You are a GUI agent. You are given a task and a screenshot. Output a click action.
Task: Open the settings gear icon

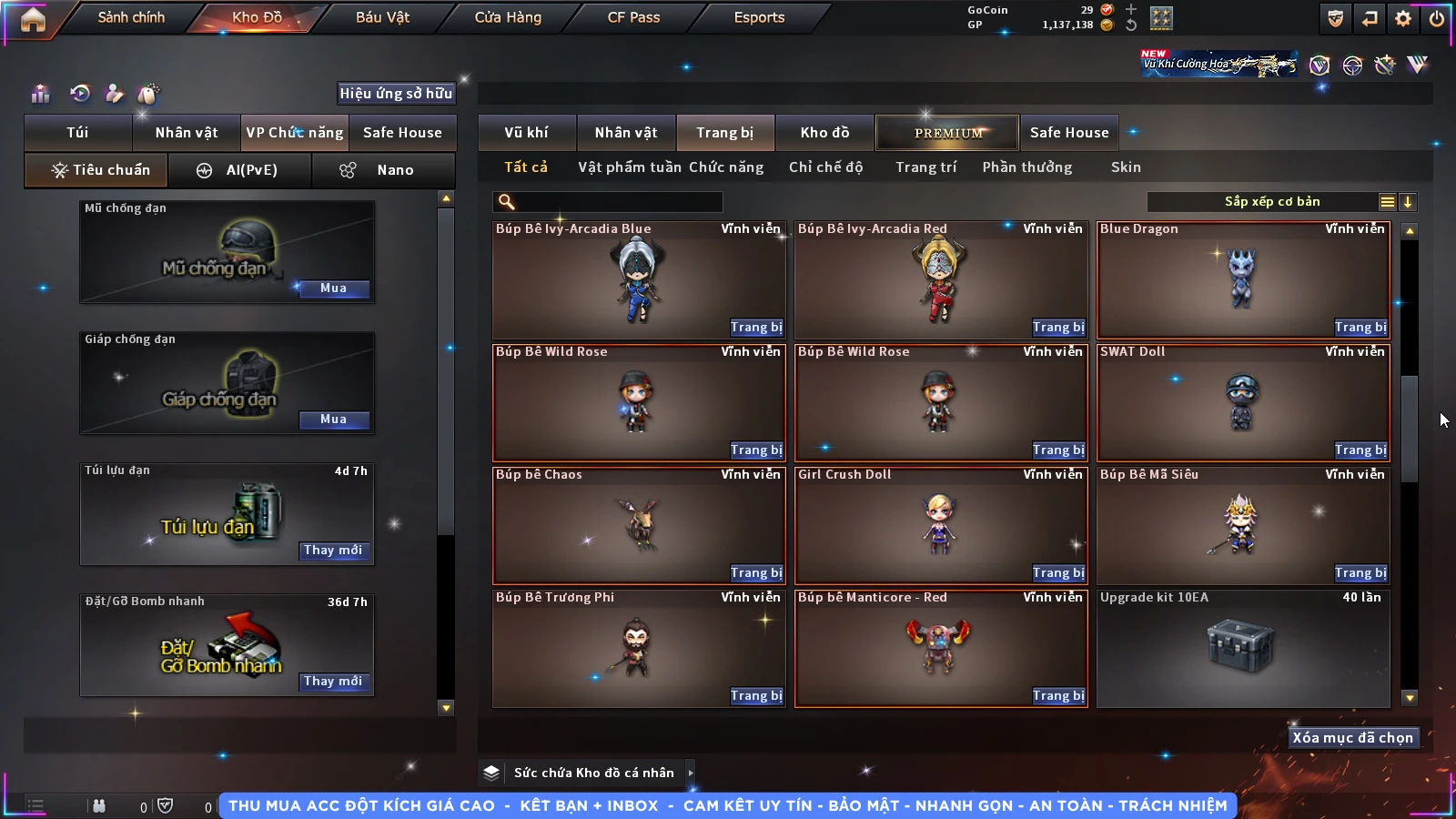(1403, 18)
